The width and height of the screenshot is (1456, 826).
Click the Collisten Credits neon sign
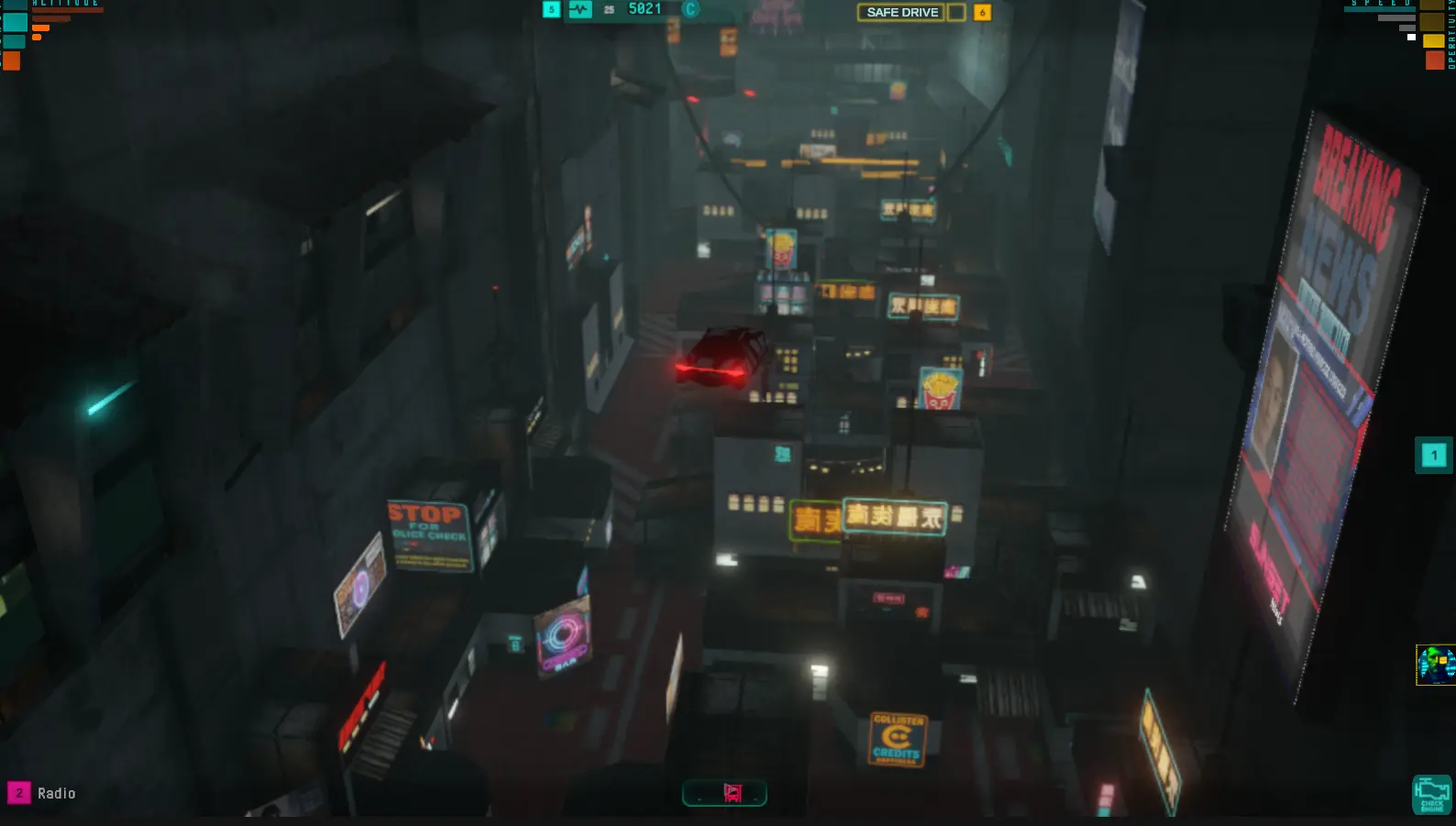899,737
